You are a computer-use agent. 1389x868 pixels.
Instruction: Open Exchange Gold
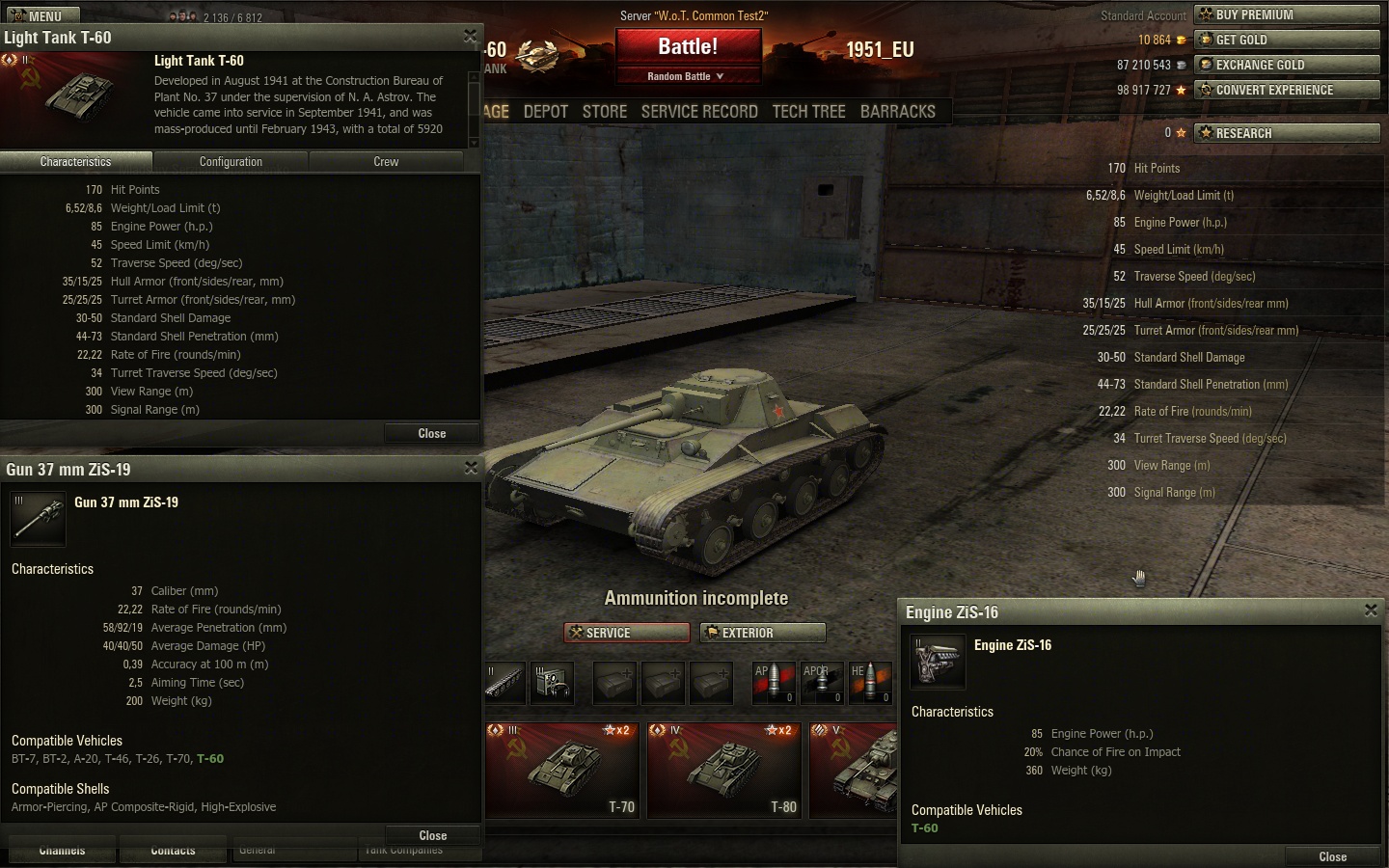click(x=1286, y=65)
